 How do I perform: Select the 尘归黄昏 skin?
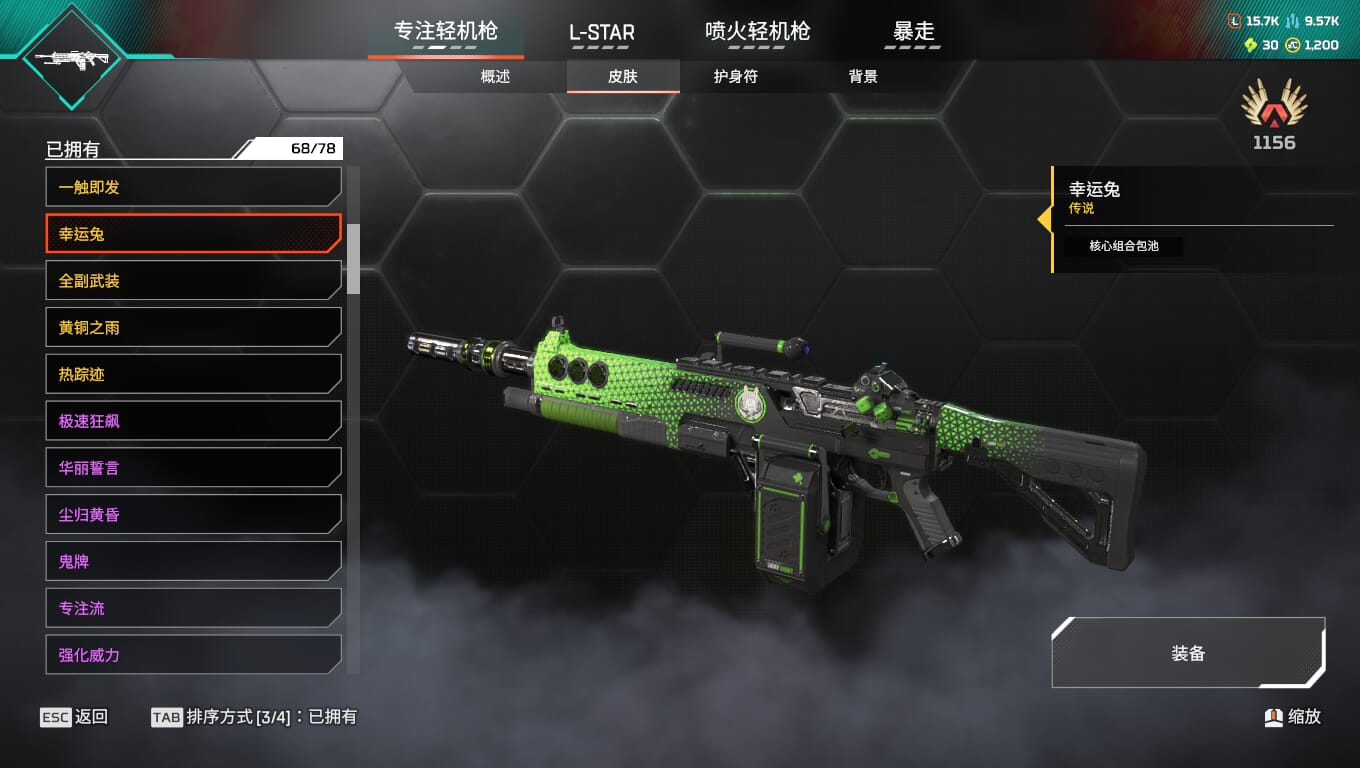(x=193, y=515)
